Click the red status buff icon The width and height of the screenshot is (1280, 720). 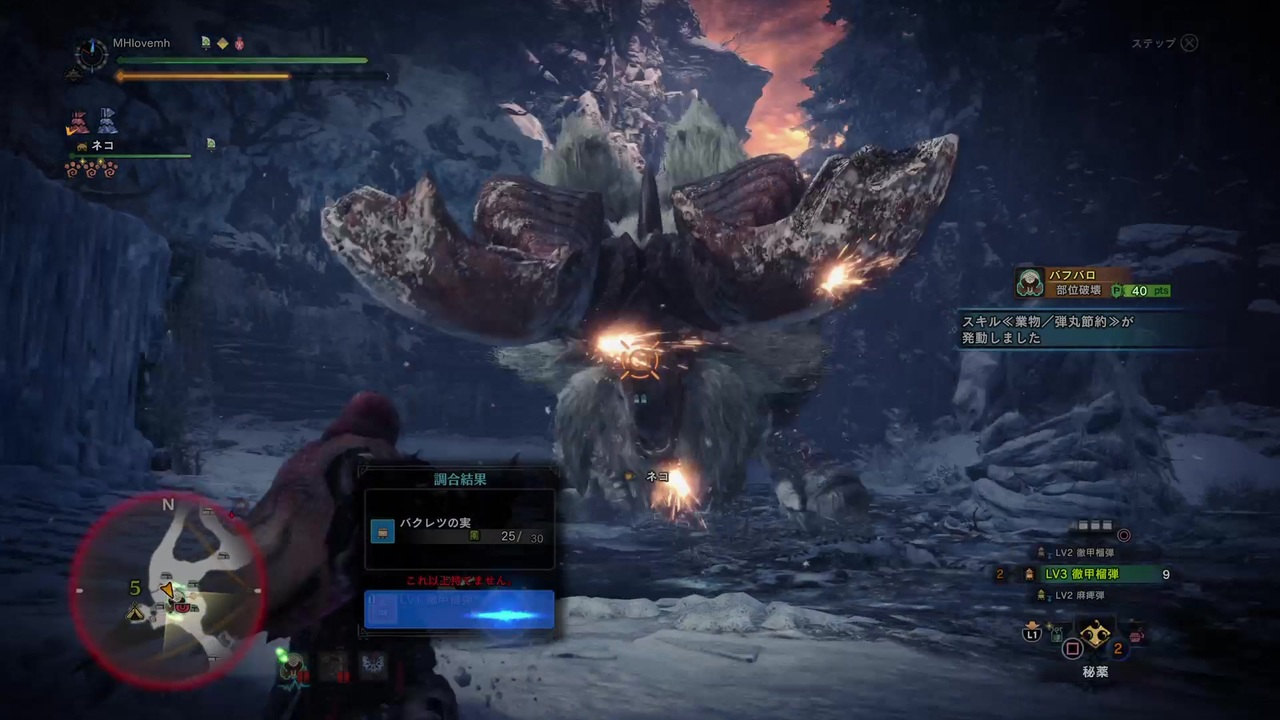pyautogui.click(x=240, y=44)
